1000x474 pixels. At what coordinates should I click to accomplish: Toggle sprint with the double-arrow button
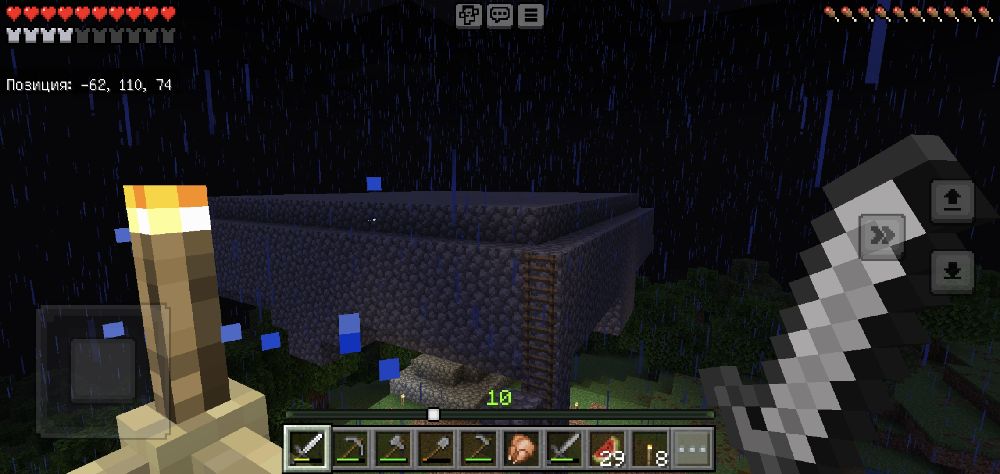click(882, 236)
